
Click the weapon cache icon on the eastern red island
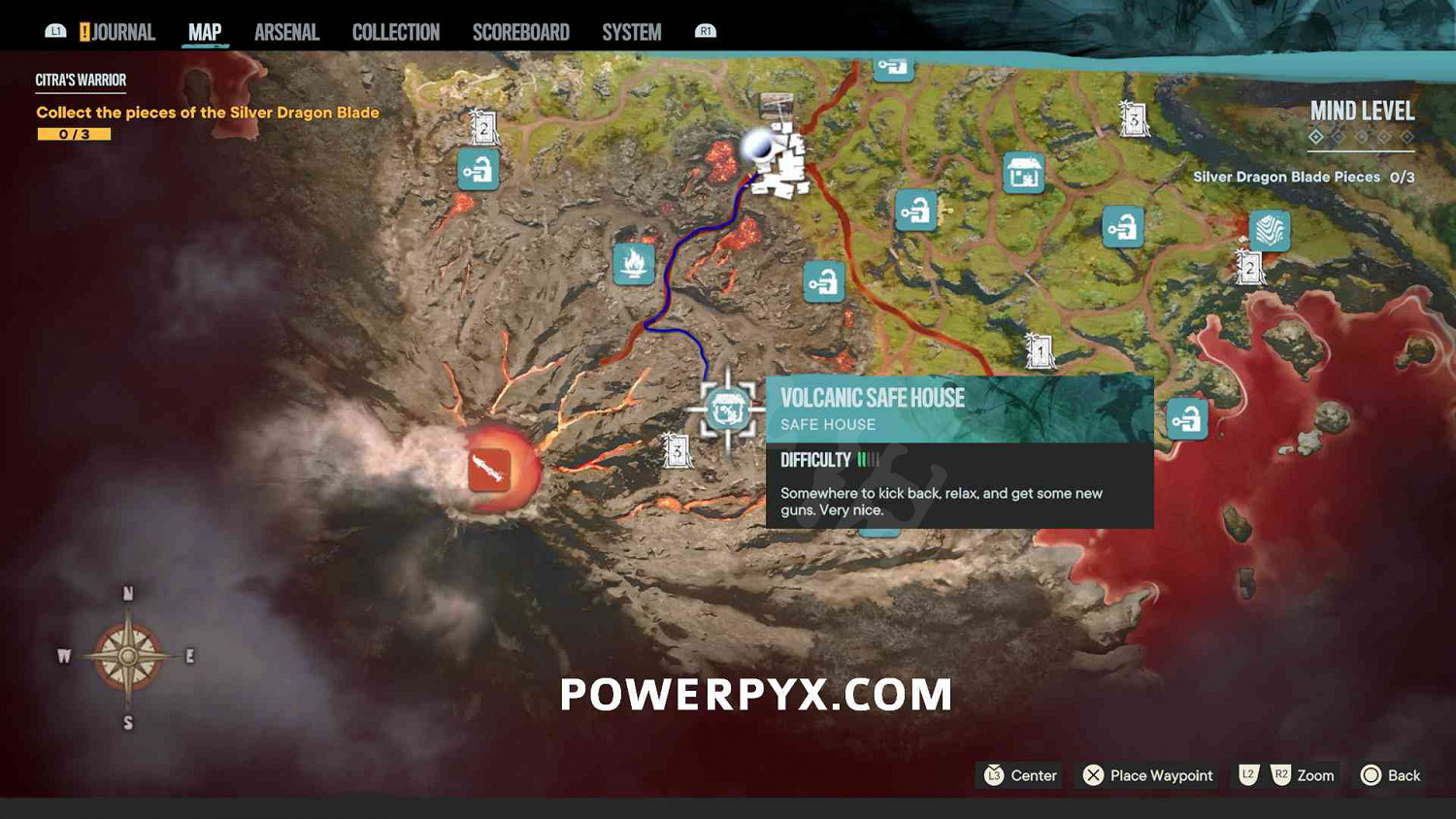click(x=1189, y=417)
